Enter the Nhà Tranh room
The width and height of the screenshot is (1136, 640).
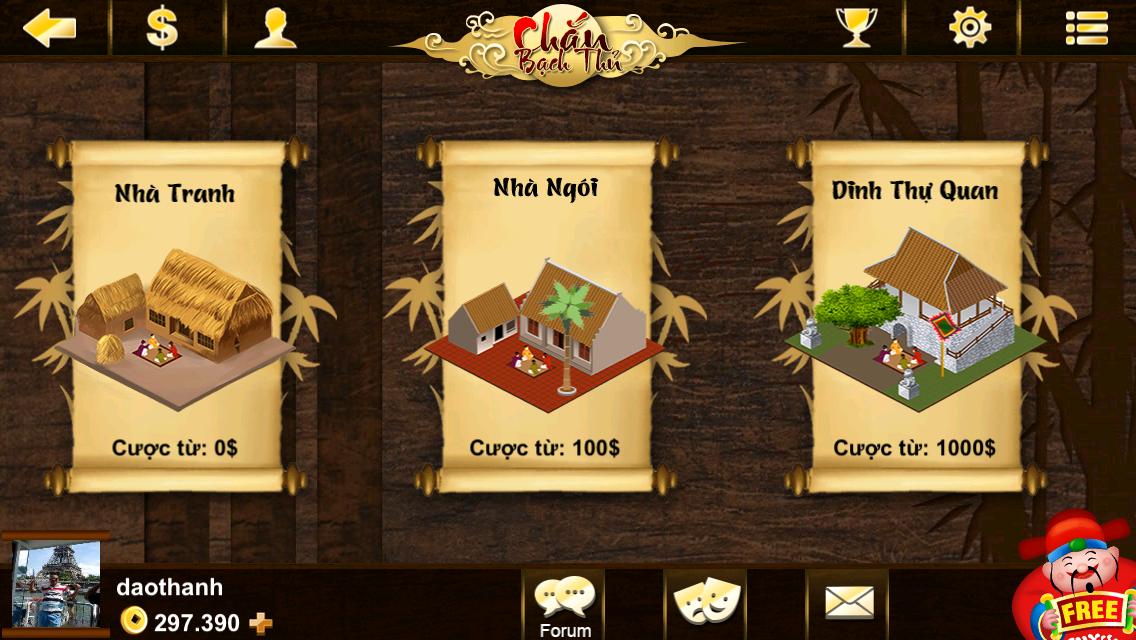(175, 315)
